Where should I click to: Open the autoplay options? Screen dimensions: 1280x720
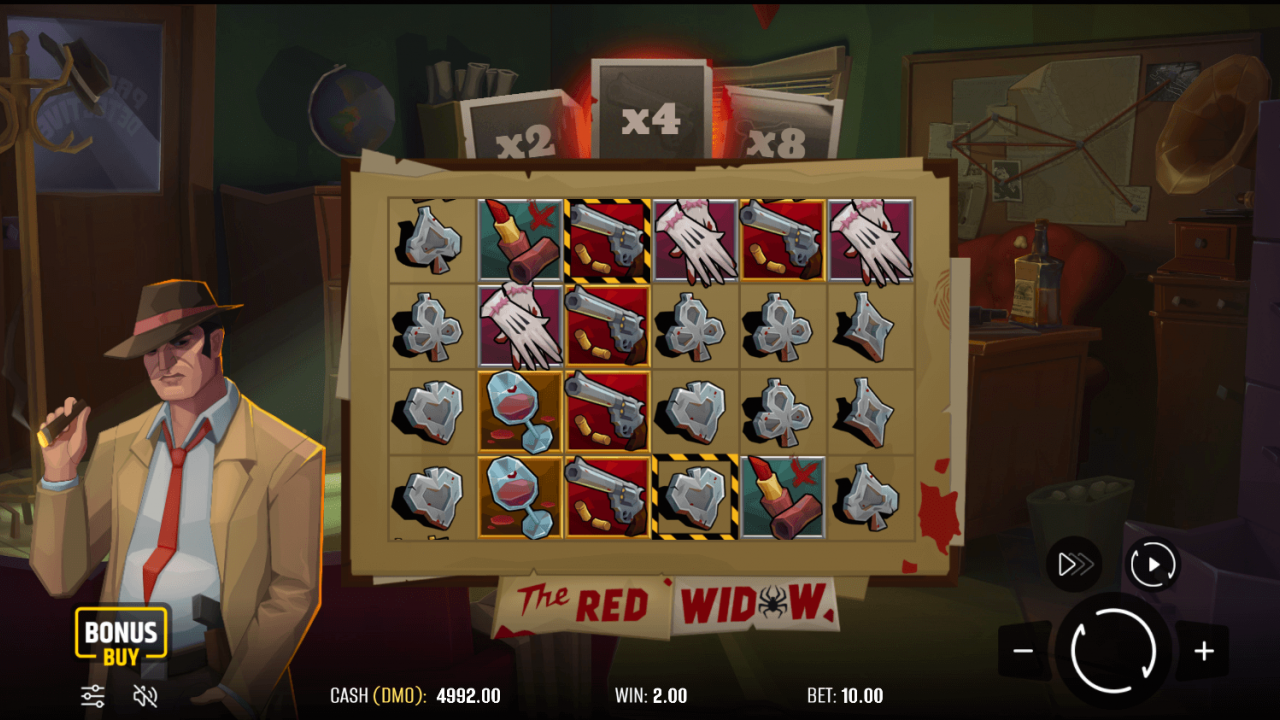pos(1152,563)
